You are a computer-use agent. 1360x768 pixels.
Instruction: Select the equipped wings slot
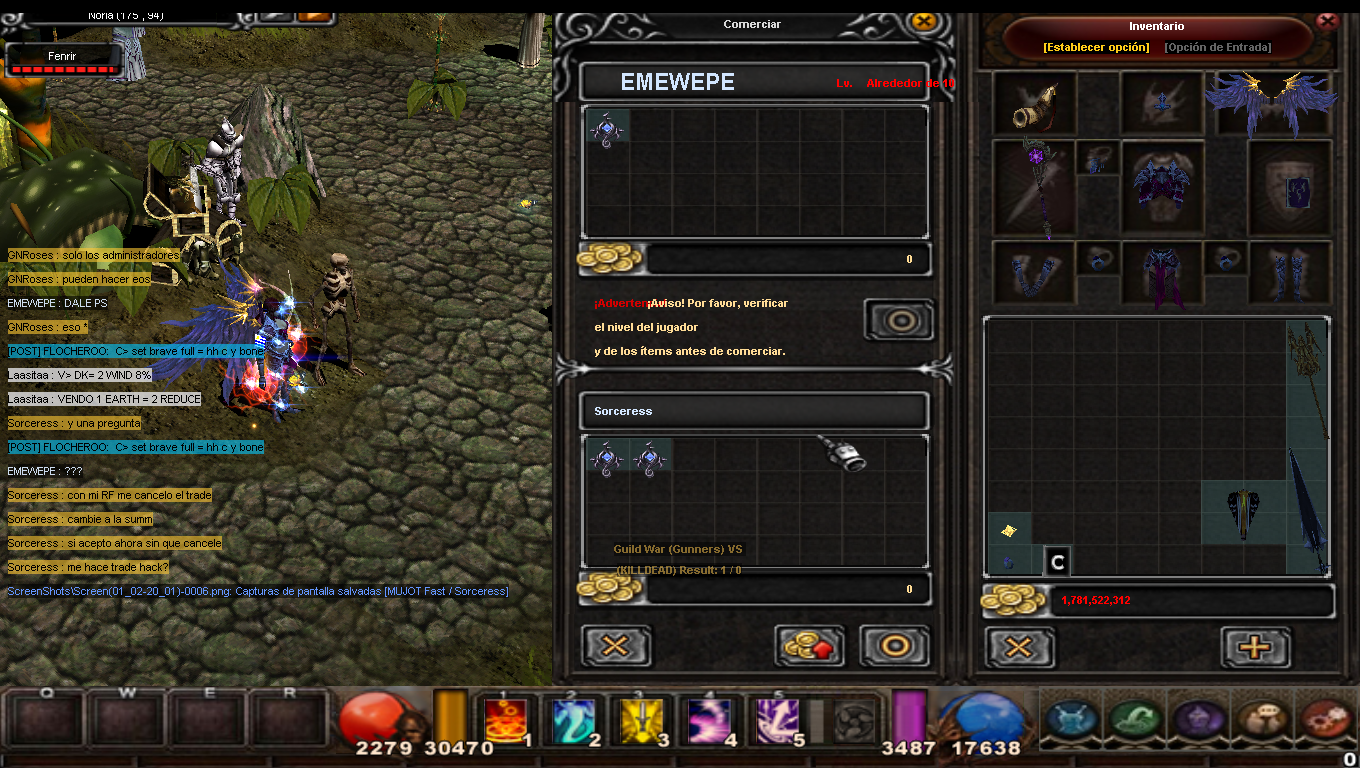pos(1271,100)
